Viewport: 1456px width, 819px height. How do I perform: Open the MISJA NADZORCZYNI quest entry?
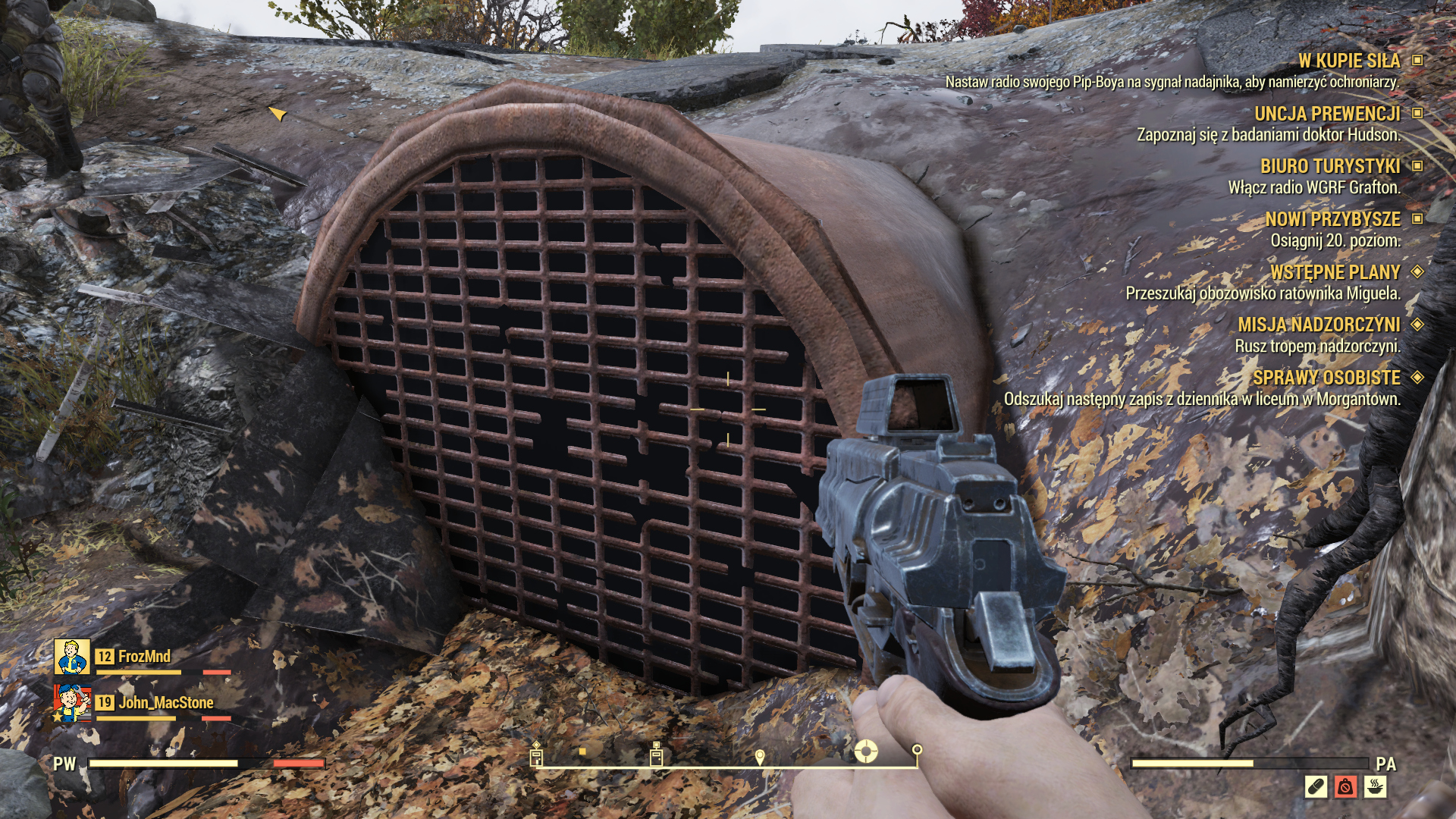point(1319,325)
